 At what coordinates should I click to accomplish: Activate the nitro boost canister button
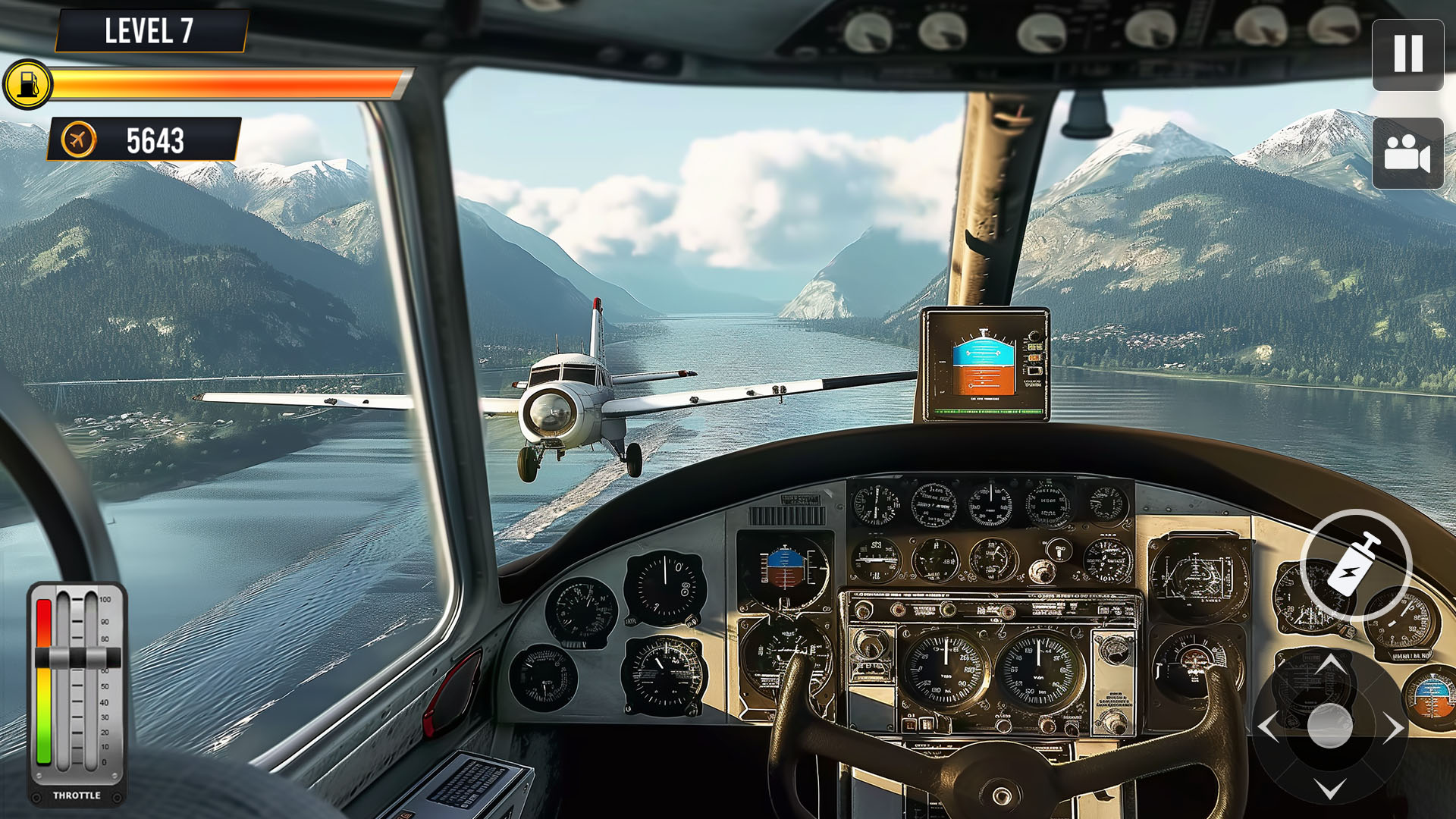tap(1355, 566)
